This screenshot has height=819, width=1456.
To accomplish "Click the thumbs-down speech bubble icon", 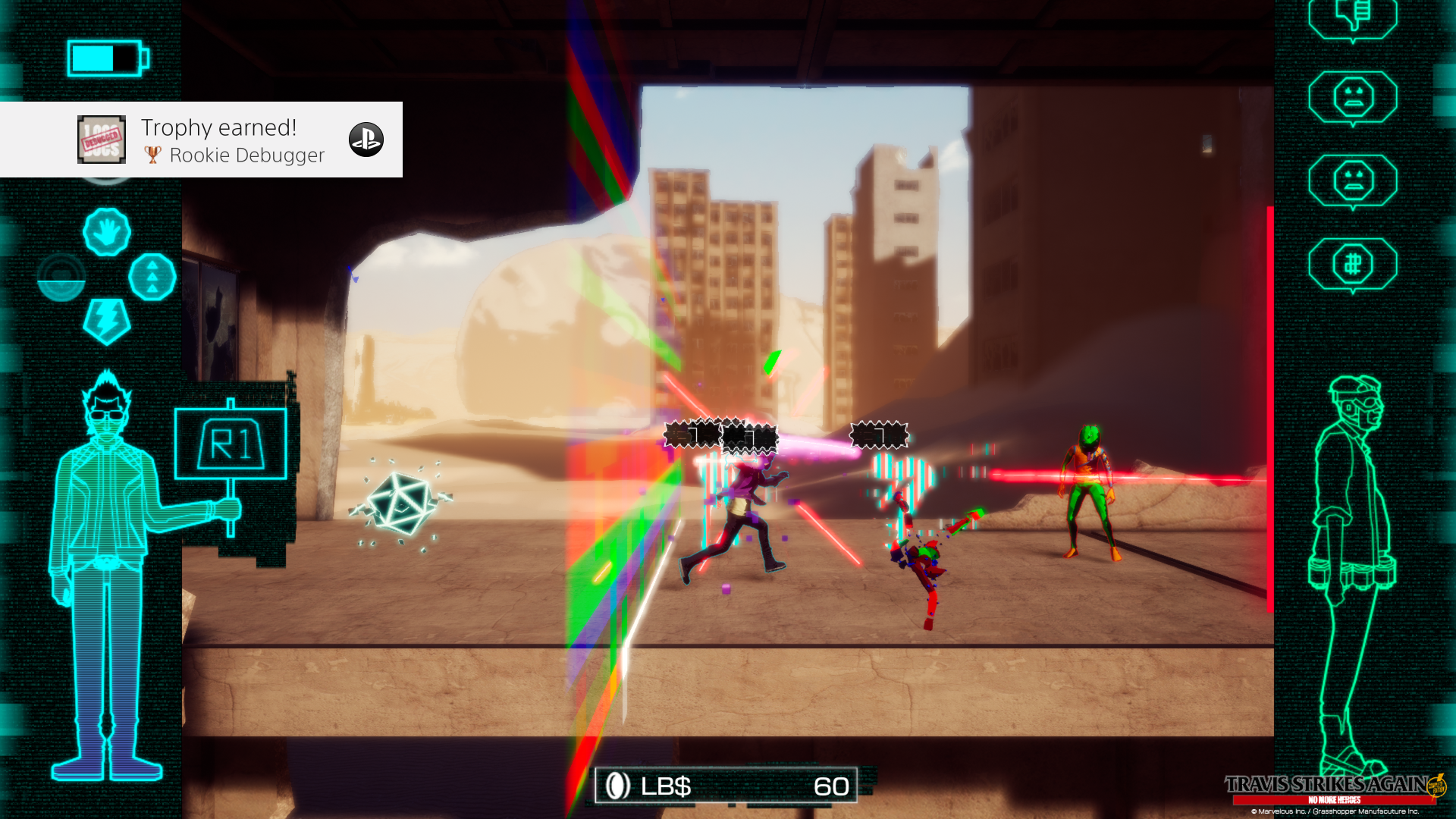I will 1353,17.
